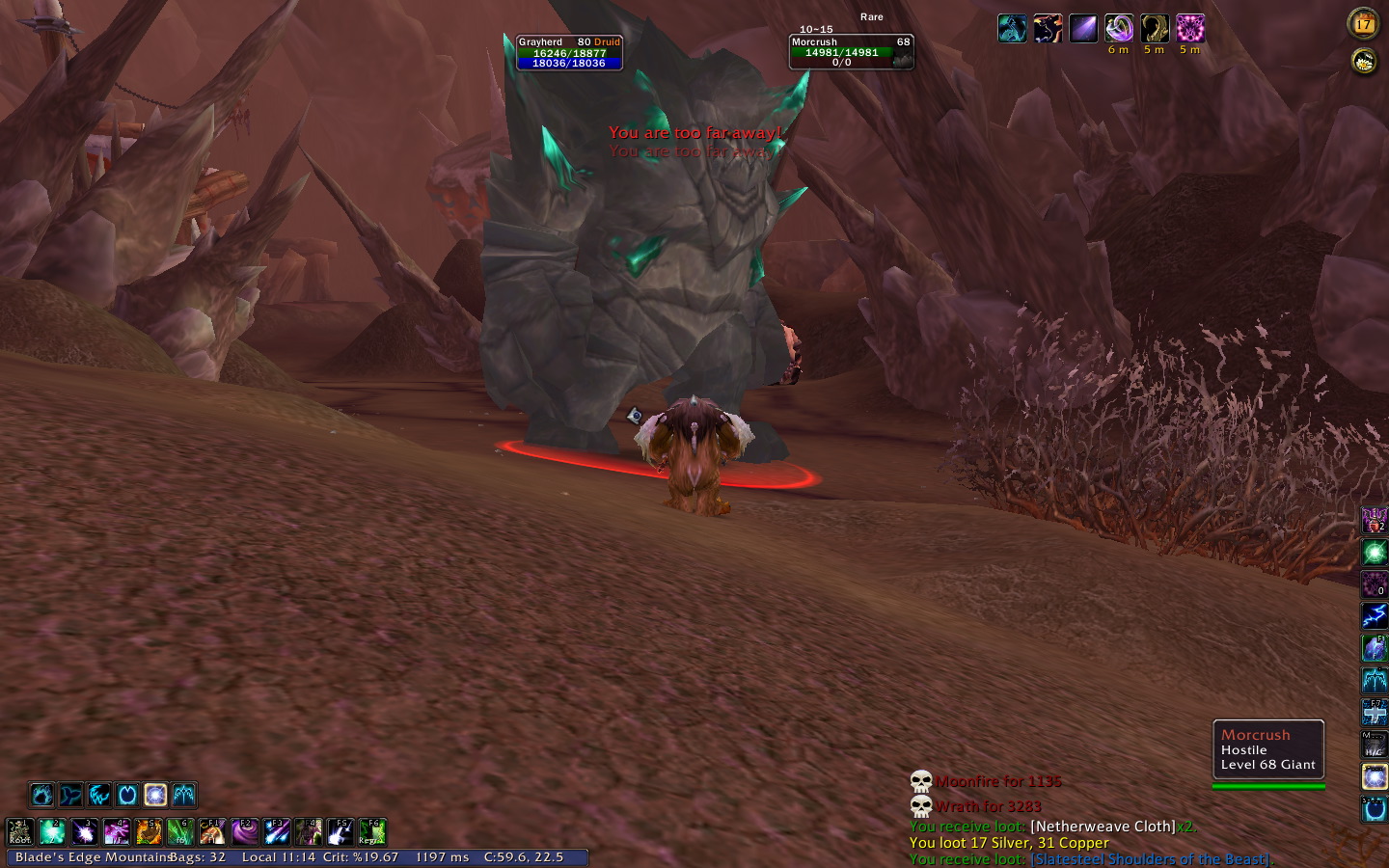Use the blue lightning ability on right bar
Image resolution: width=1389 pixels, height=868 pixels.
point(1375,615)
